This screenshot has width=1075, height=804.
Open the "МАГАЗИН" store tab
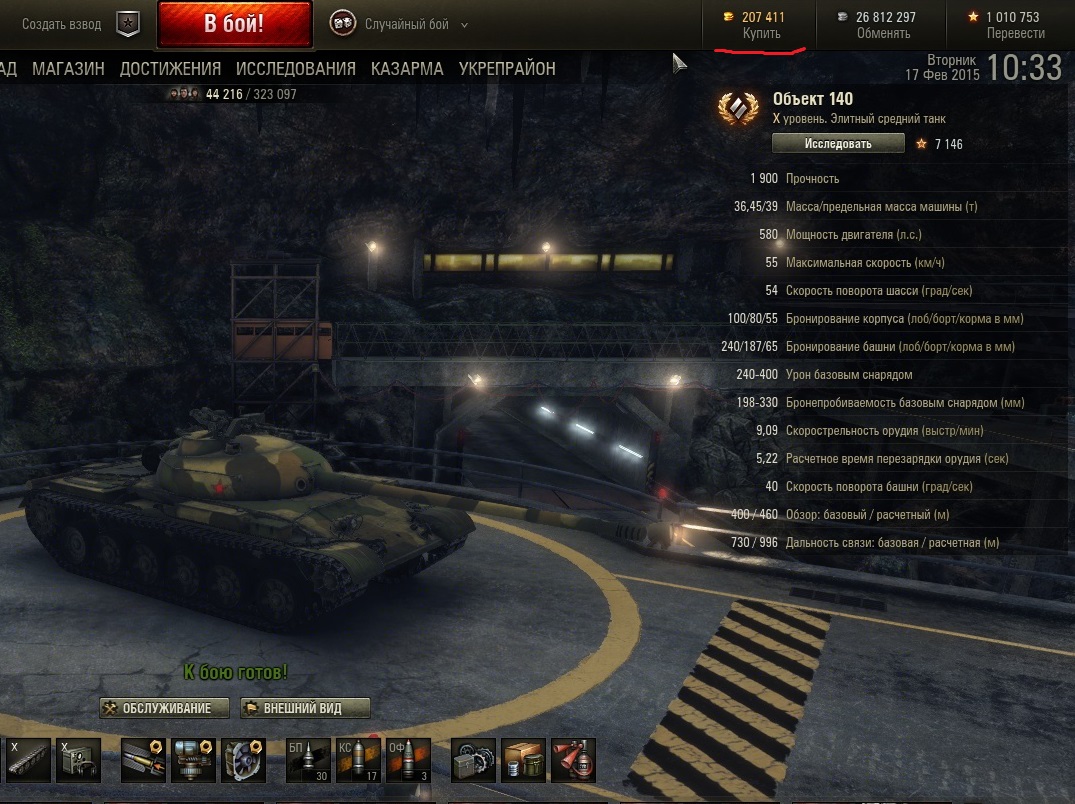(68, 69)
